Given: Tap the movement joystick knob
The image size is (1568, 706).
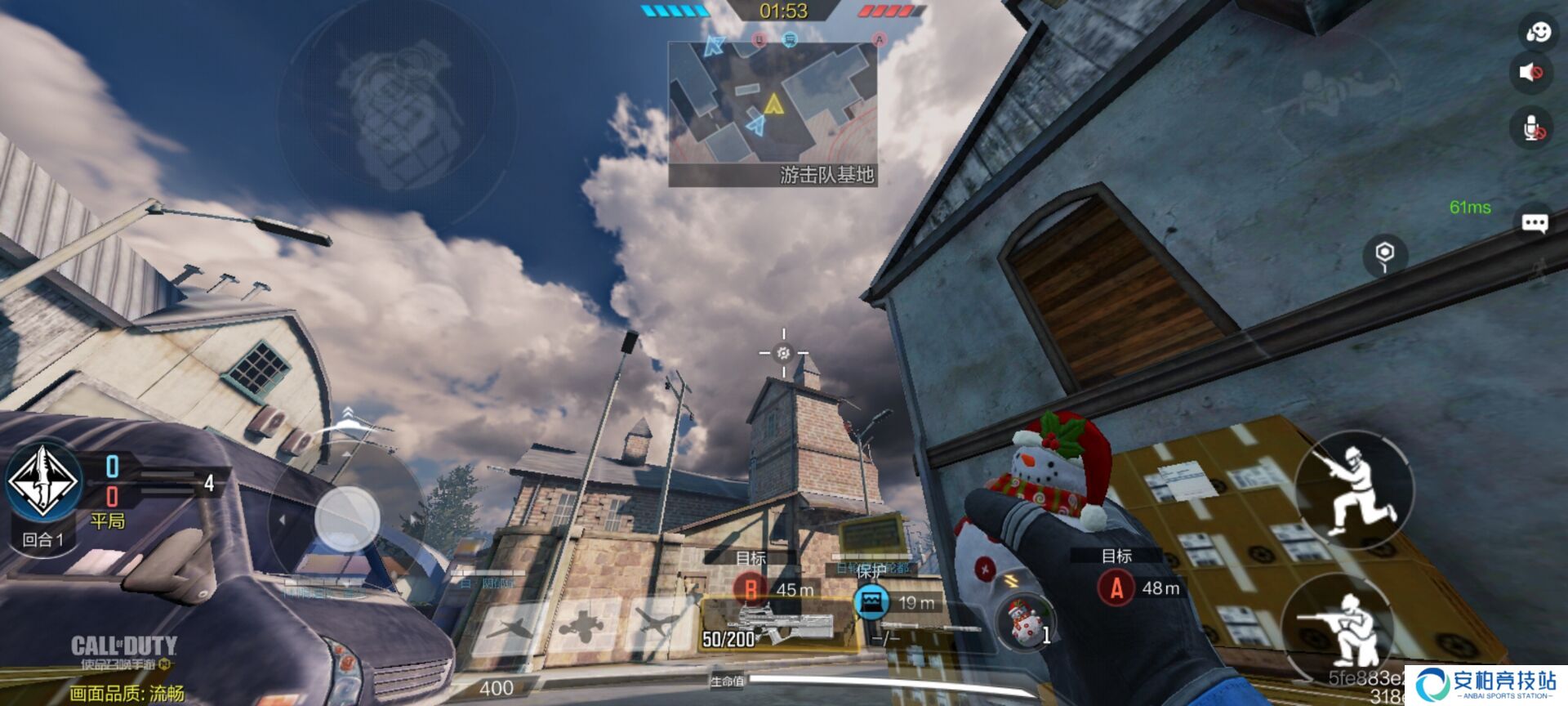Looking at the screenshot, I should pos(347,518).
